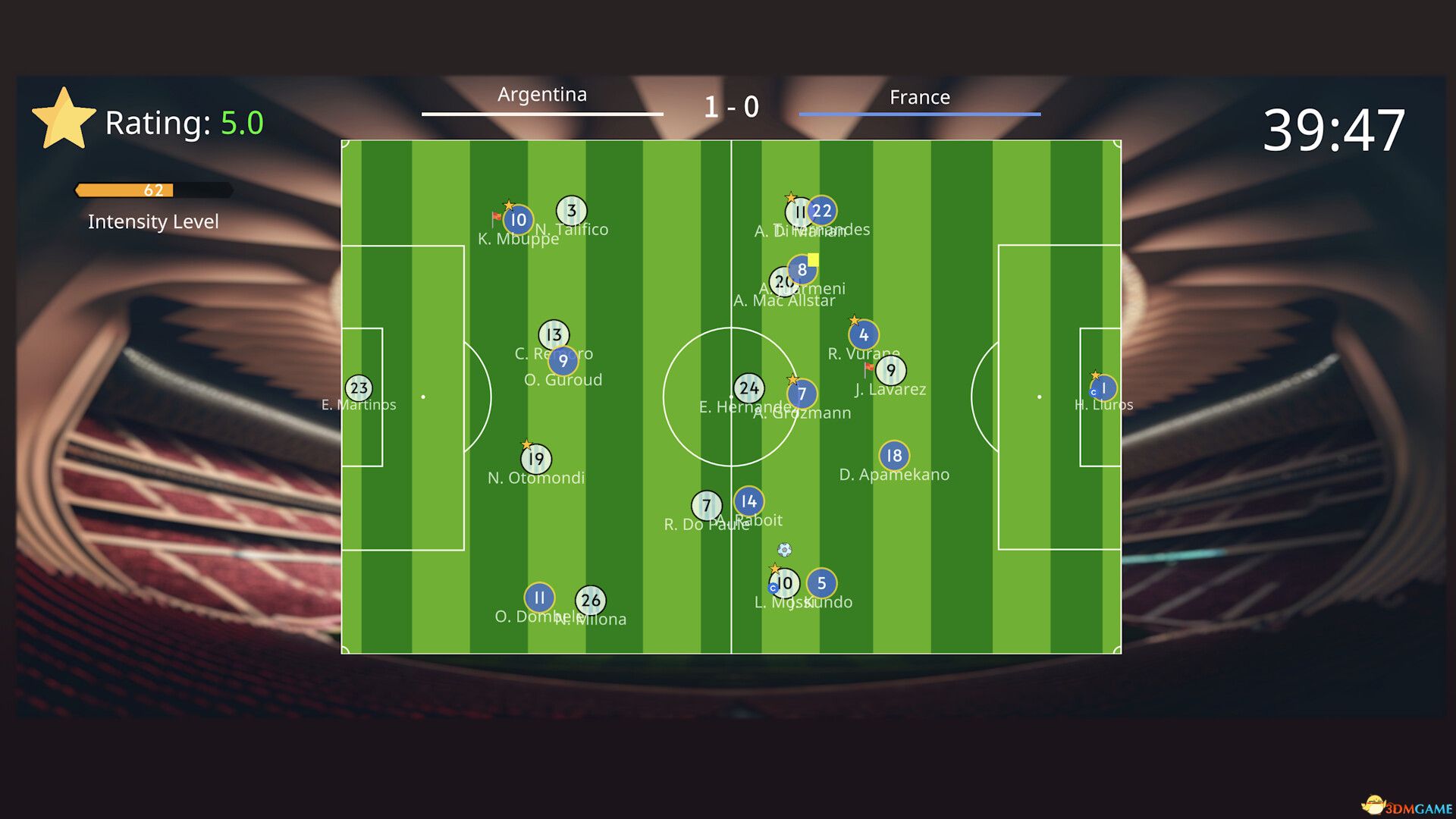Select the France team header
The image size is (1456, 819).
click(x=920, y=97)
